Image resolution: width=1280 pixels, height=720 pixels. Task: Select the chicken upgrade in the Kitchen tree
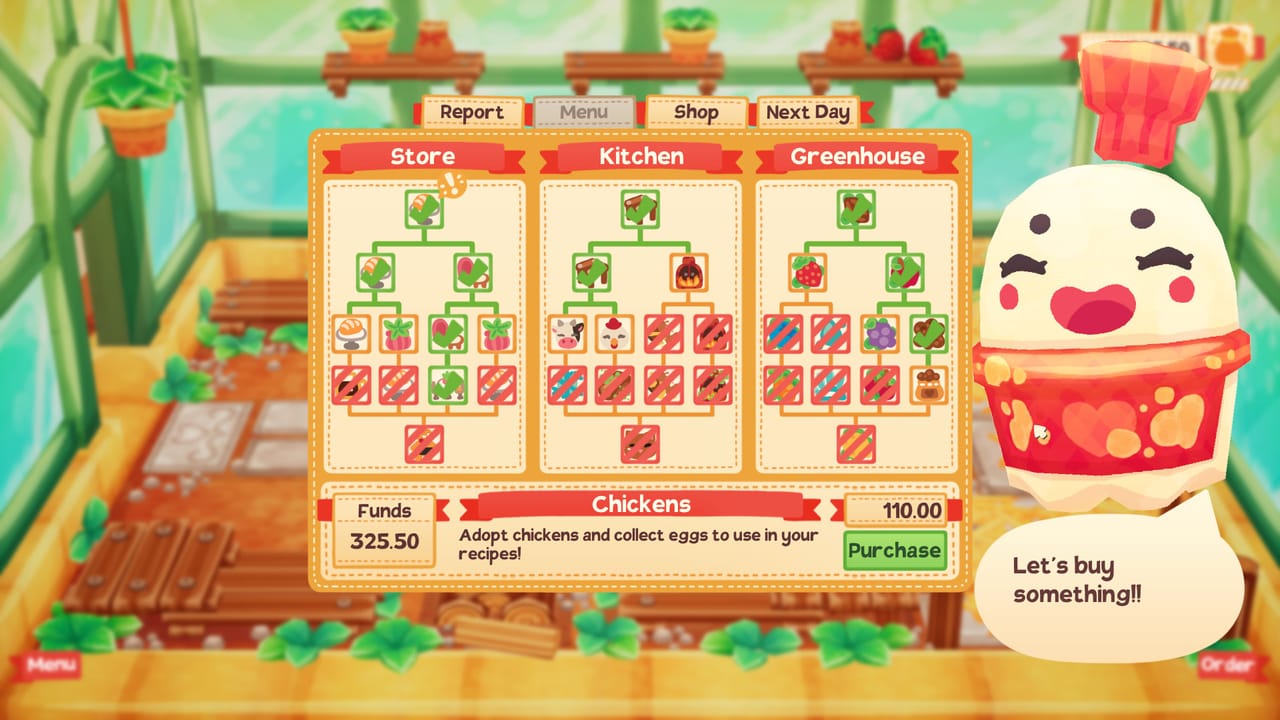[613, 335]
